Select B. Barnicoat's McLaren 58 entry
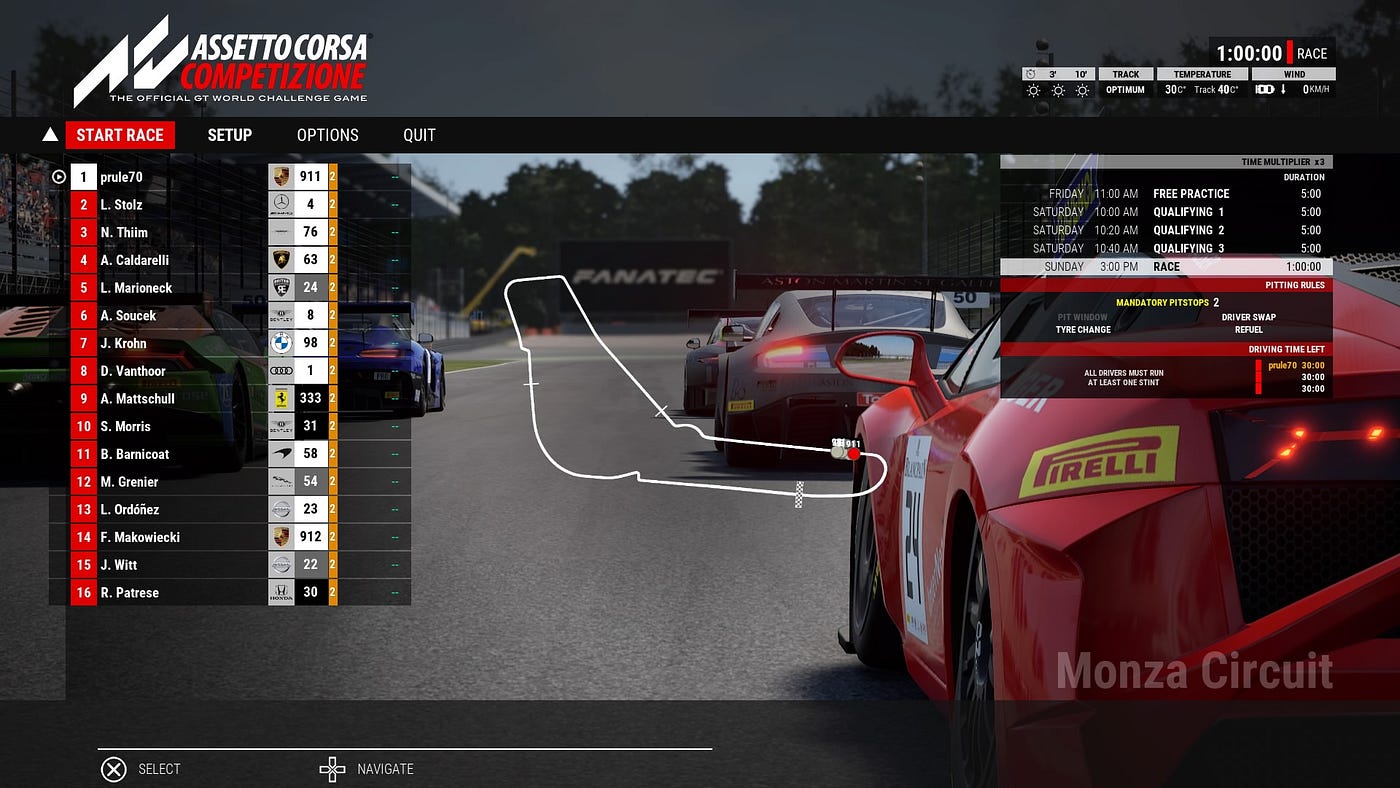Image resolution: width=1400 pixels, height=788 pixels. pos(180,454)
